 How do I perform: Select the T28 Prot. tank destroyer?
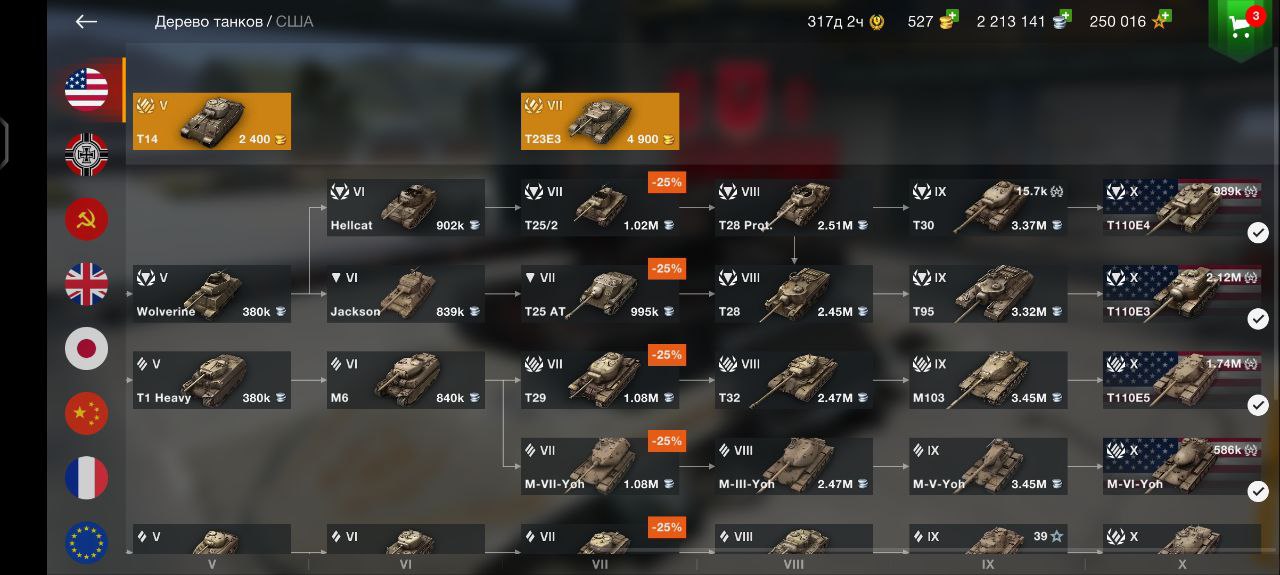[794, 208]
